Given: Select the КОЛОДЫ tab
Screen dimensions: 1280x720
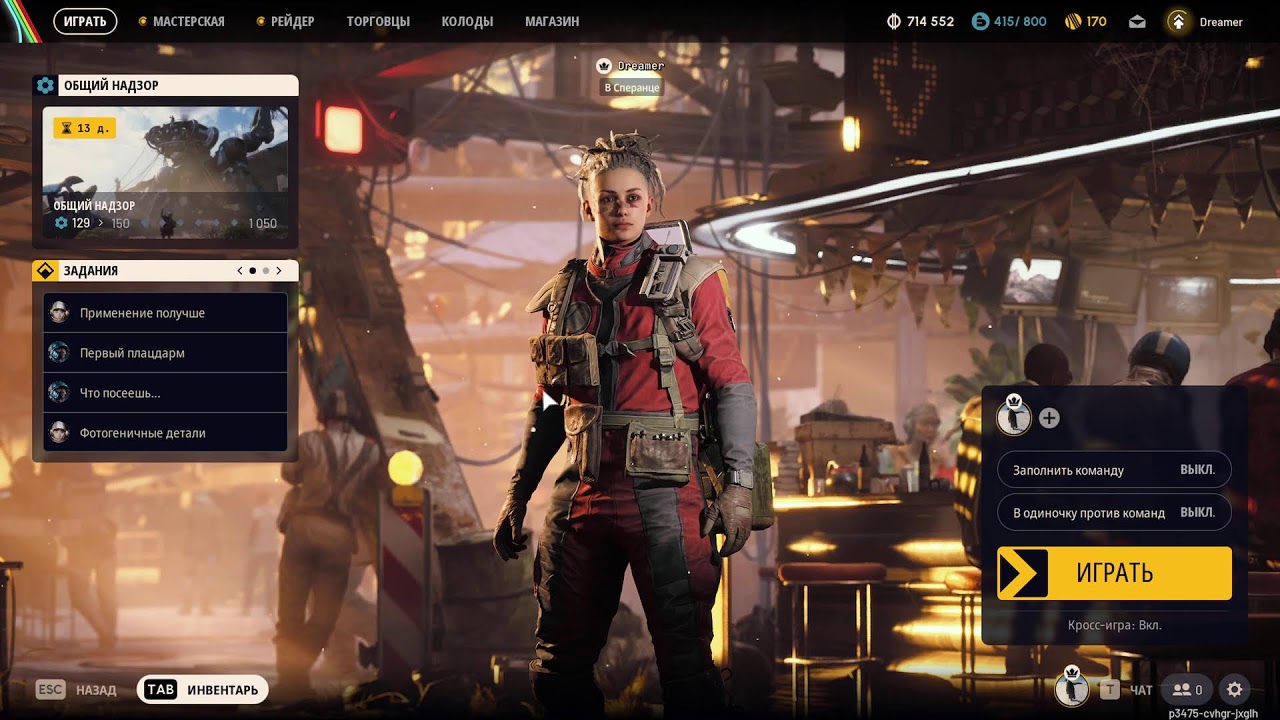Looking at the screenshot, I should 467,21.
